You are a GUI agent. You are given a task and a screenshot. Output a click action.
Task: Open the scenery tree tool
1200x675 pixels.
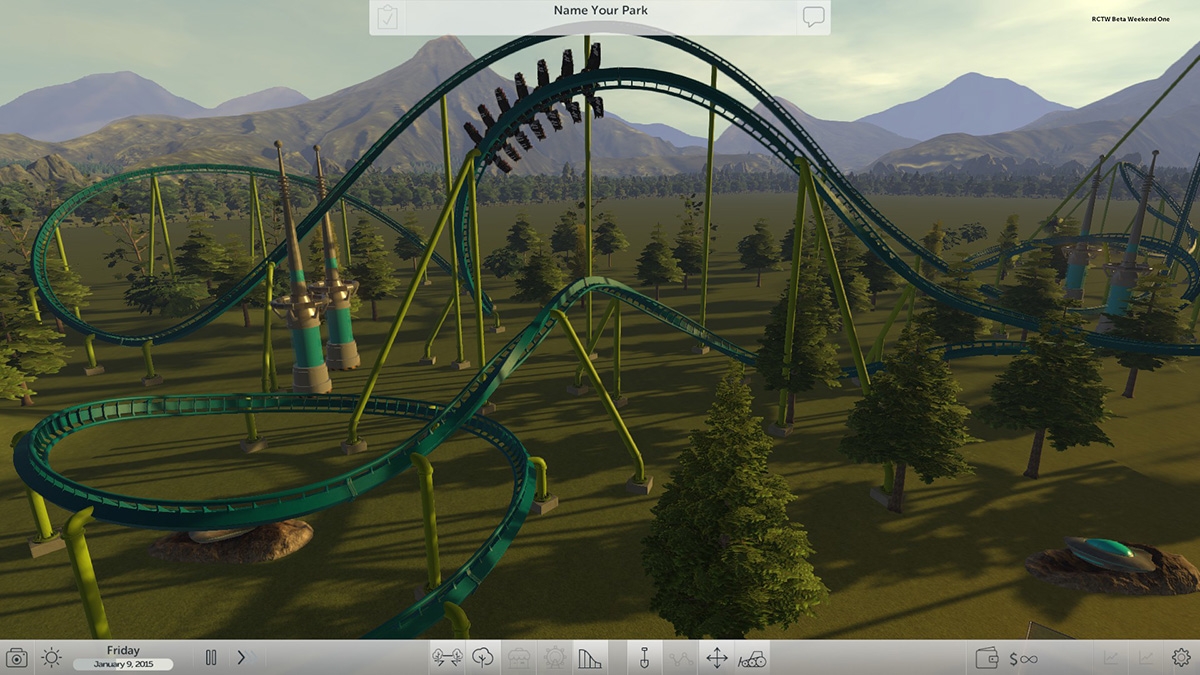[482, 658]
